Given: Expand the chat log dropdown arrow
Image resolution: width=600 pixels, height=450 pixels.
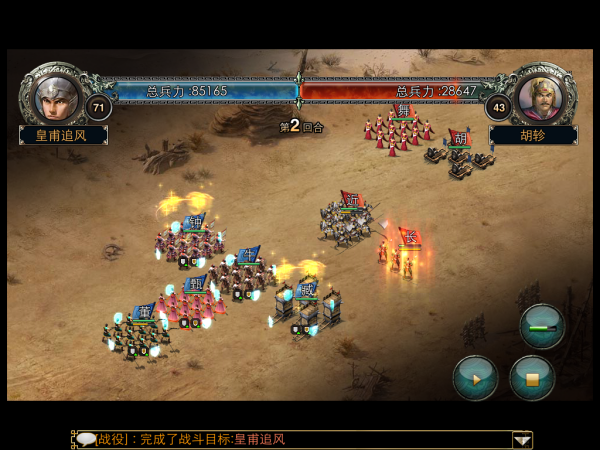Looking at the screenshot, I should (521, 439).
